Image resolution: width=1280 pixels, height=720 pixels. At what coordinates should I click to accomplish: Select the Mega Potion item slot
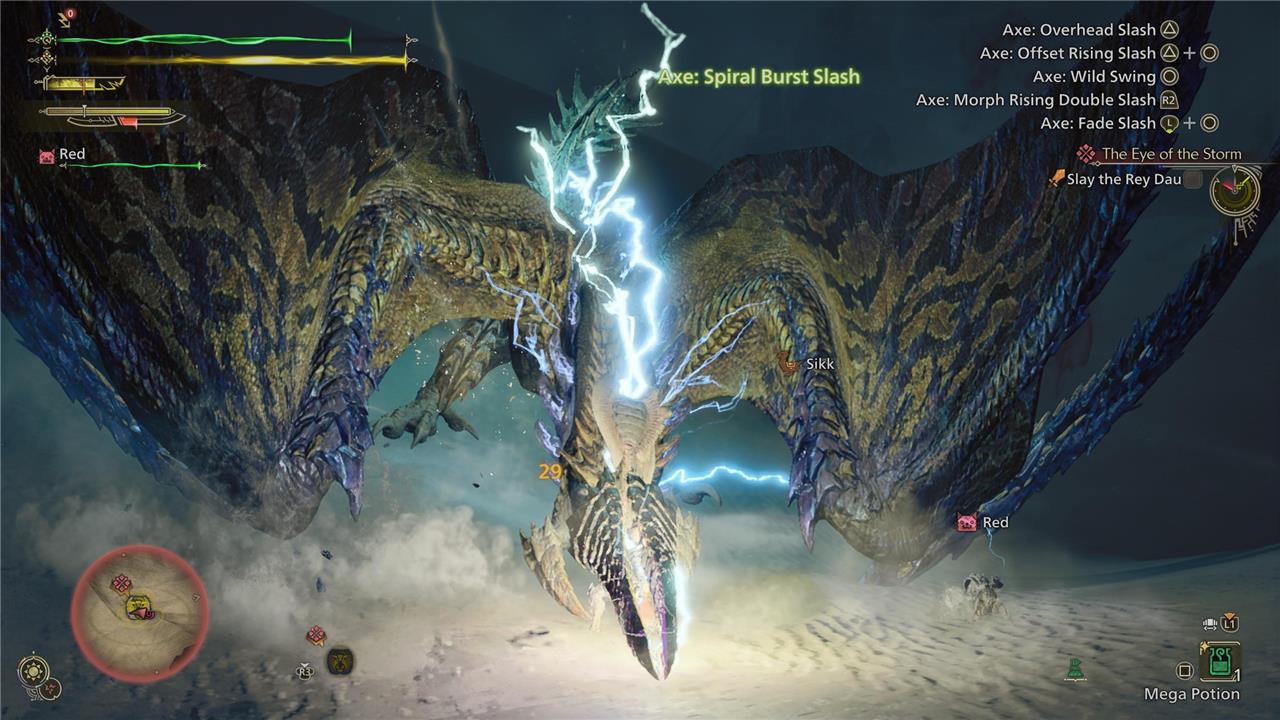click(1220, 662)
